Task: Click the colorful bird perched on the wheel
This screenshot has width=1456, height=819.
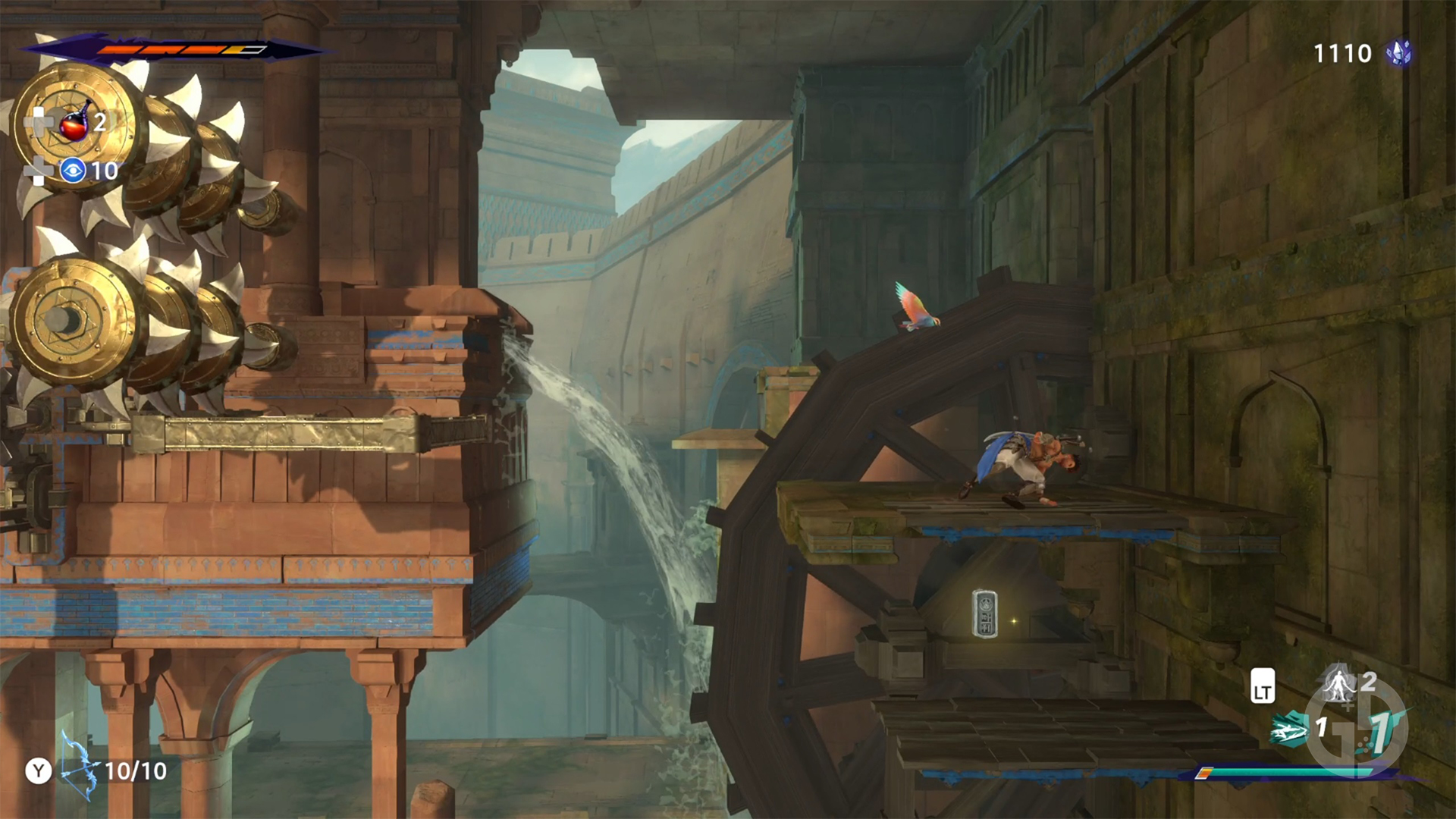Action: pyautogui.click(x=914, y=311)
